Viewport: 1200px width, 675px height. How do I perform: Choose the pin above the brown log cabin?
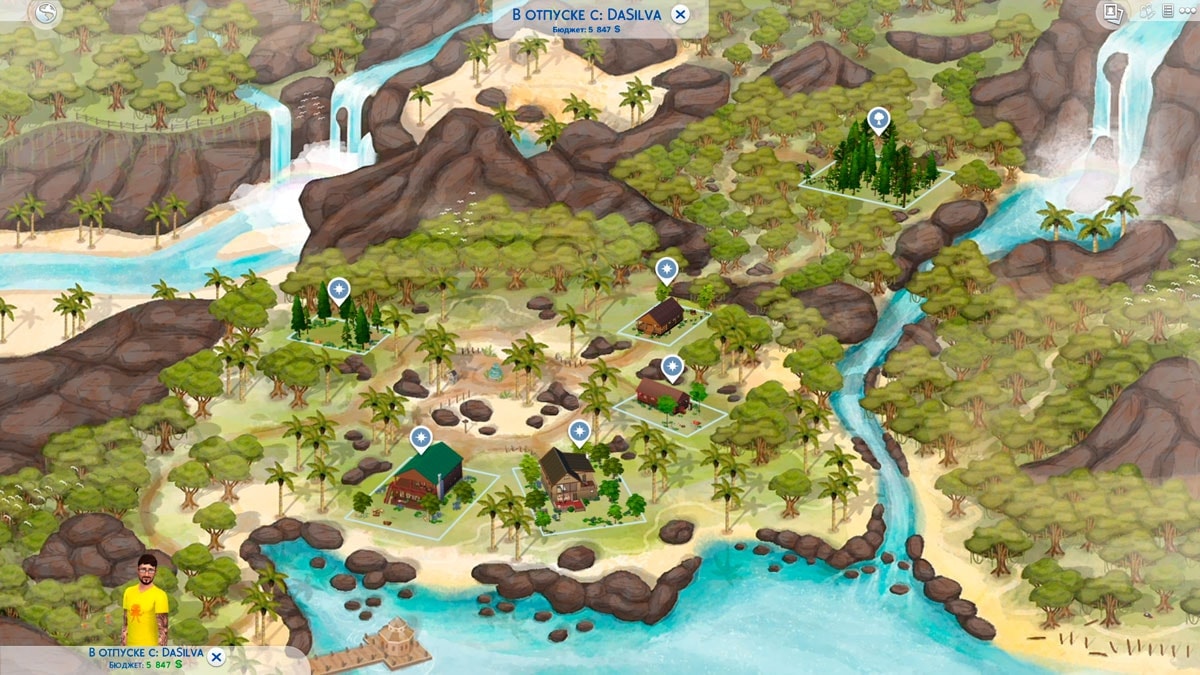click(666, 269)
